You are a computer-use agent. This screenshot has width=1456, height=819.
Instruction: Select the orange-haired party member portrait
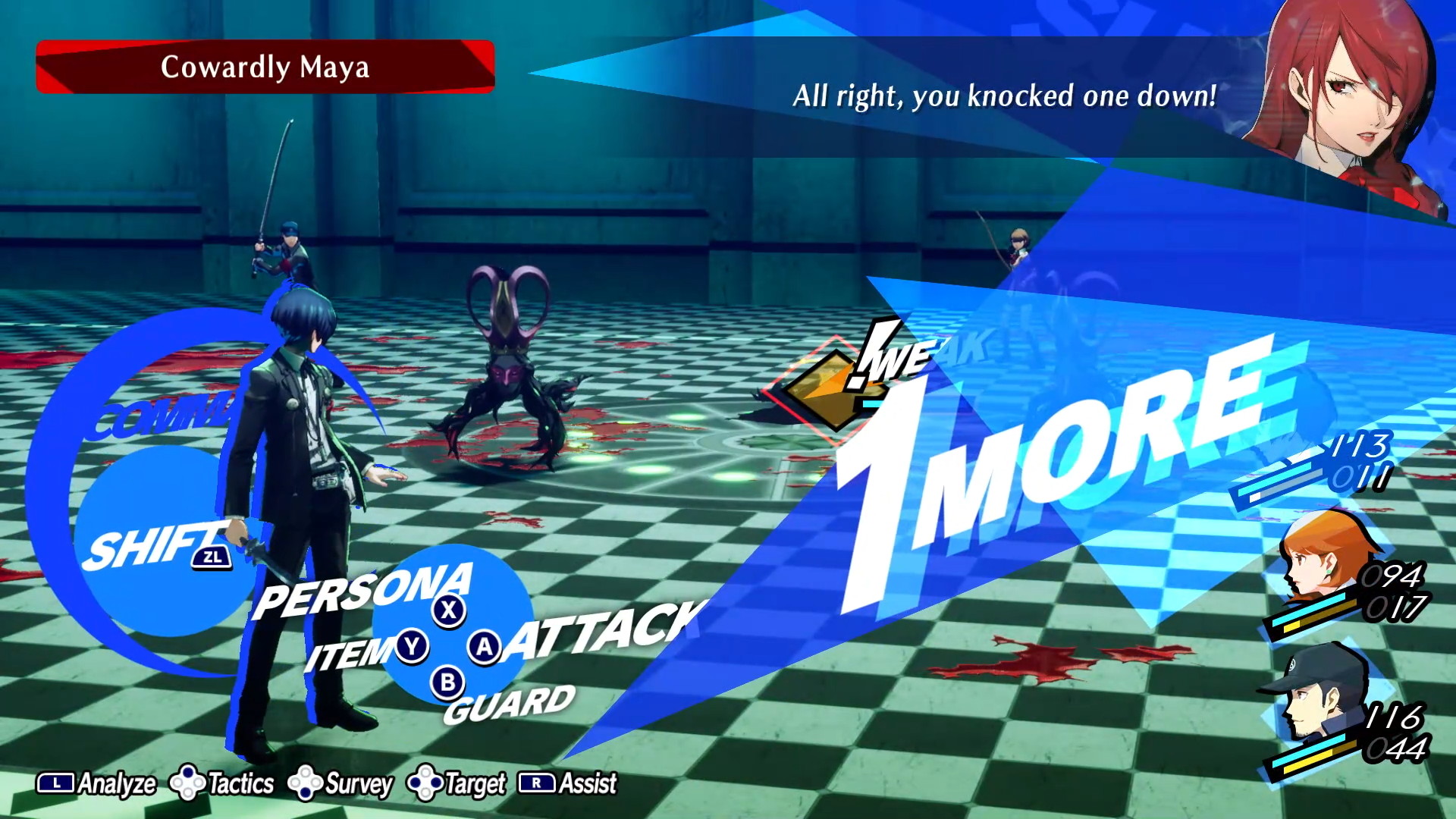pos(1323,557)
